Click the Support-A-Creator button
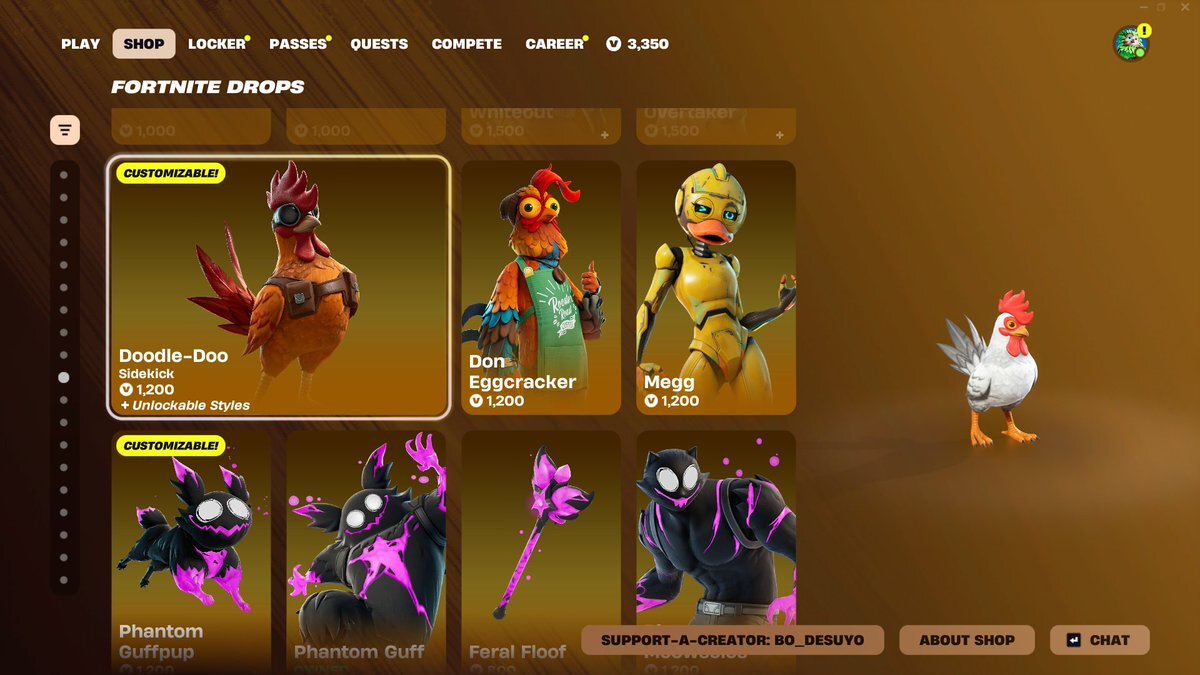Image resolution: width=1200 pixels, height=675 pixels. [734, 640]
